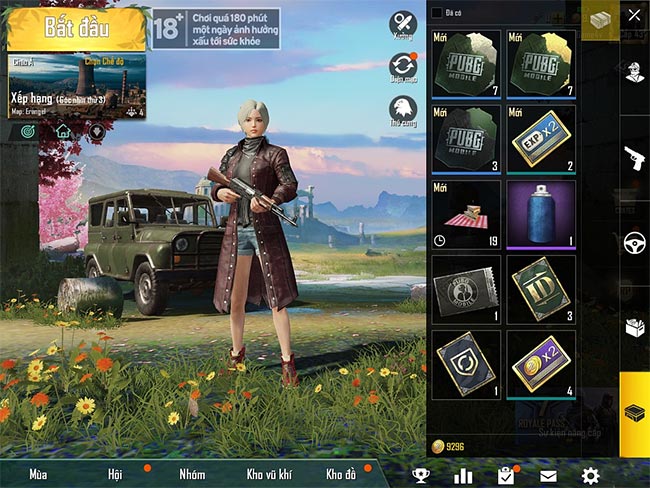Select the EXP x2 card item
The width and height of the screenshot is (650, 488).
pos(541,141)
